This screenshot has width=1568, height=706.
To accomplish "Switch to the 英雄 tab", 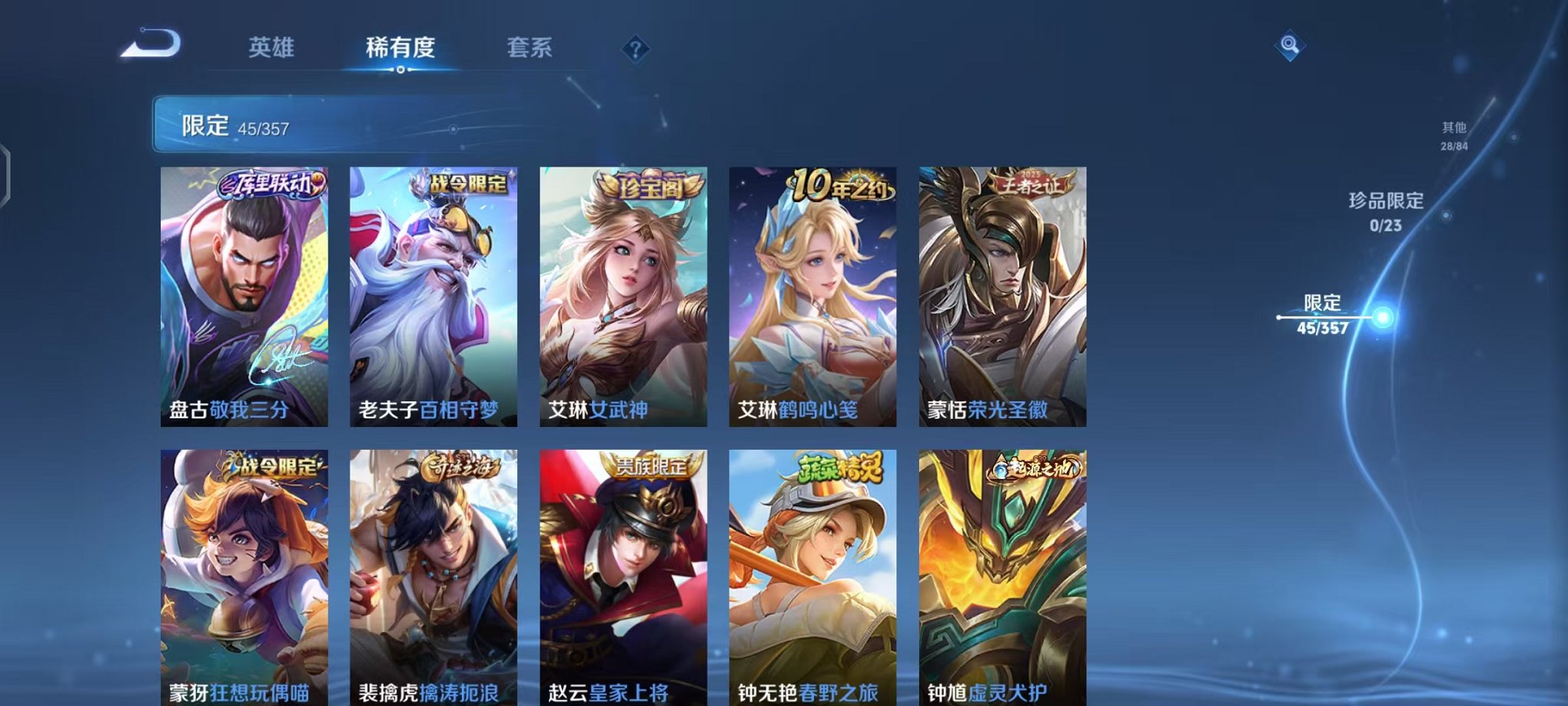I will [x=273, y=48].
